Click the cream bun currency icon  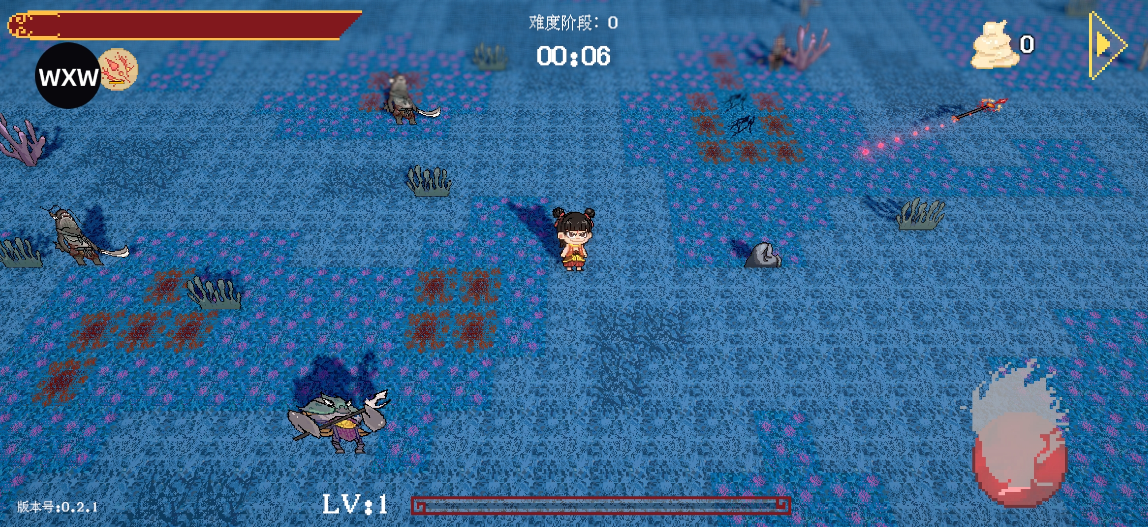pos(995,46)
